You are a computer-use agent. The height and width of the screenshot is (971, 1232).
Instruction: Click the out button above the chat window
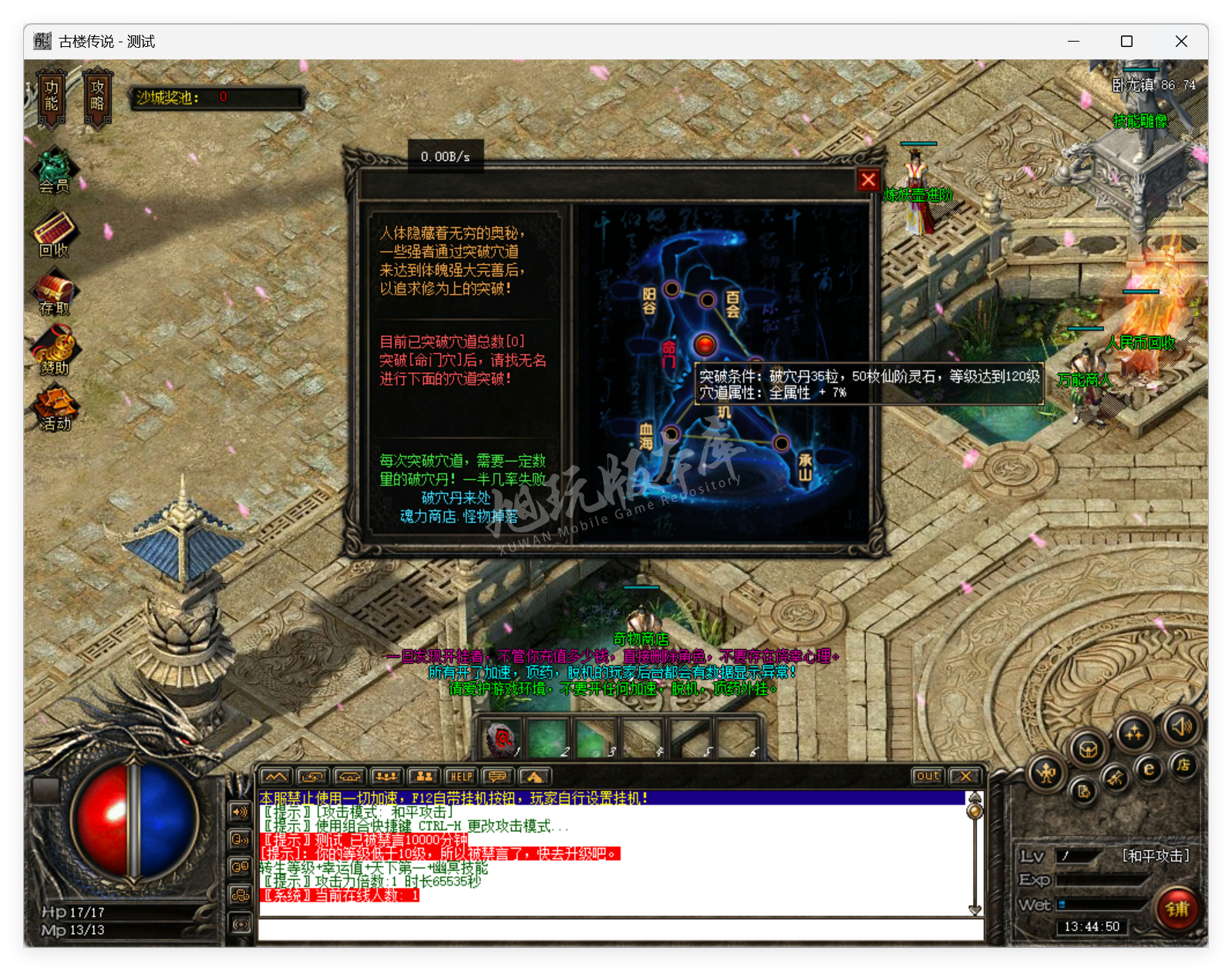(927, 777)
